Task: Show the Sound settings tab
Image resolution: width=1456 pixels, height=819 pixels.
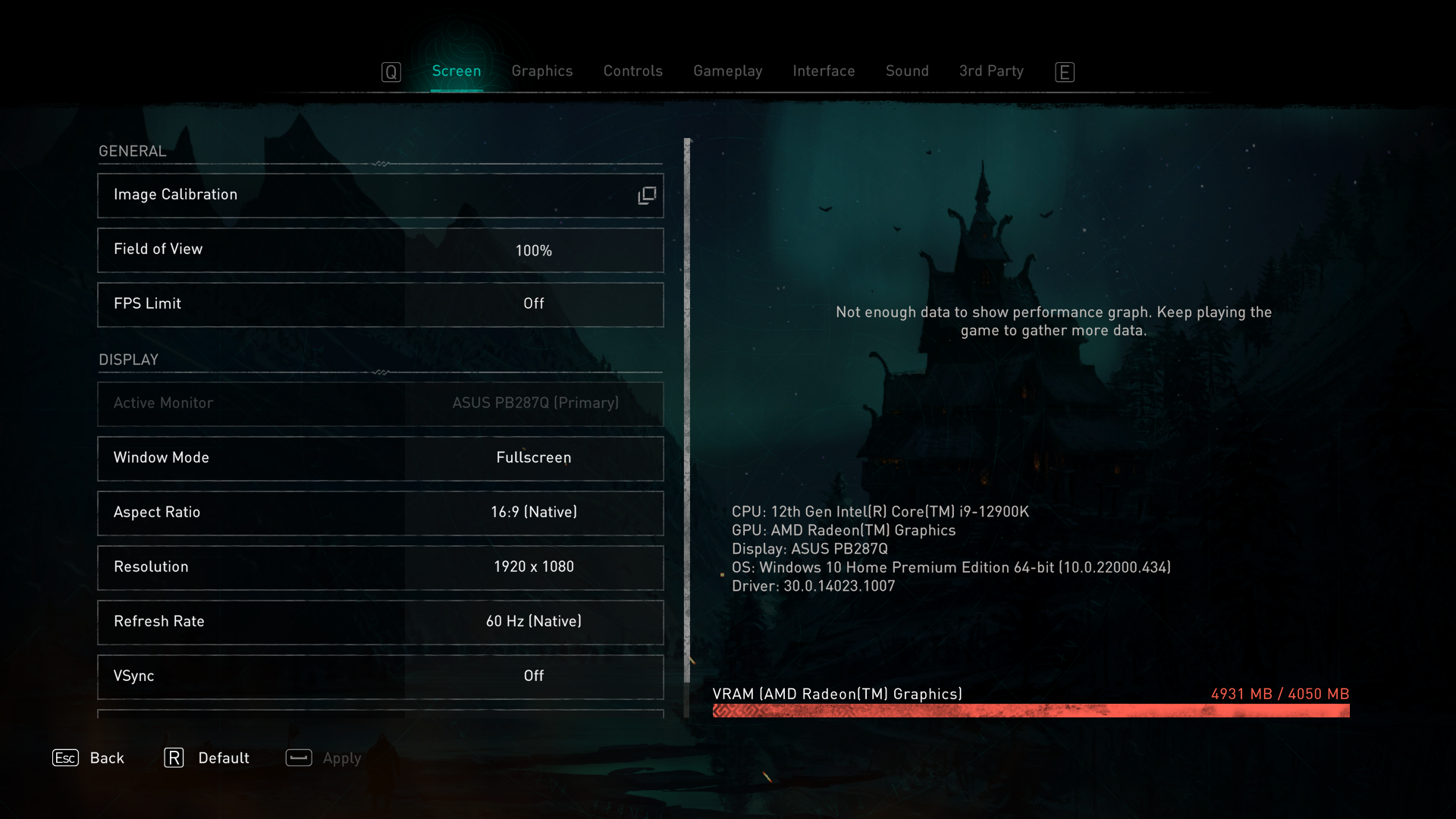Action: (x=907, y=71)
